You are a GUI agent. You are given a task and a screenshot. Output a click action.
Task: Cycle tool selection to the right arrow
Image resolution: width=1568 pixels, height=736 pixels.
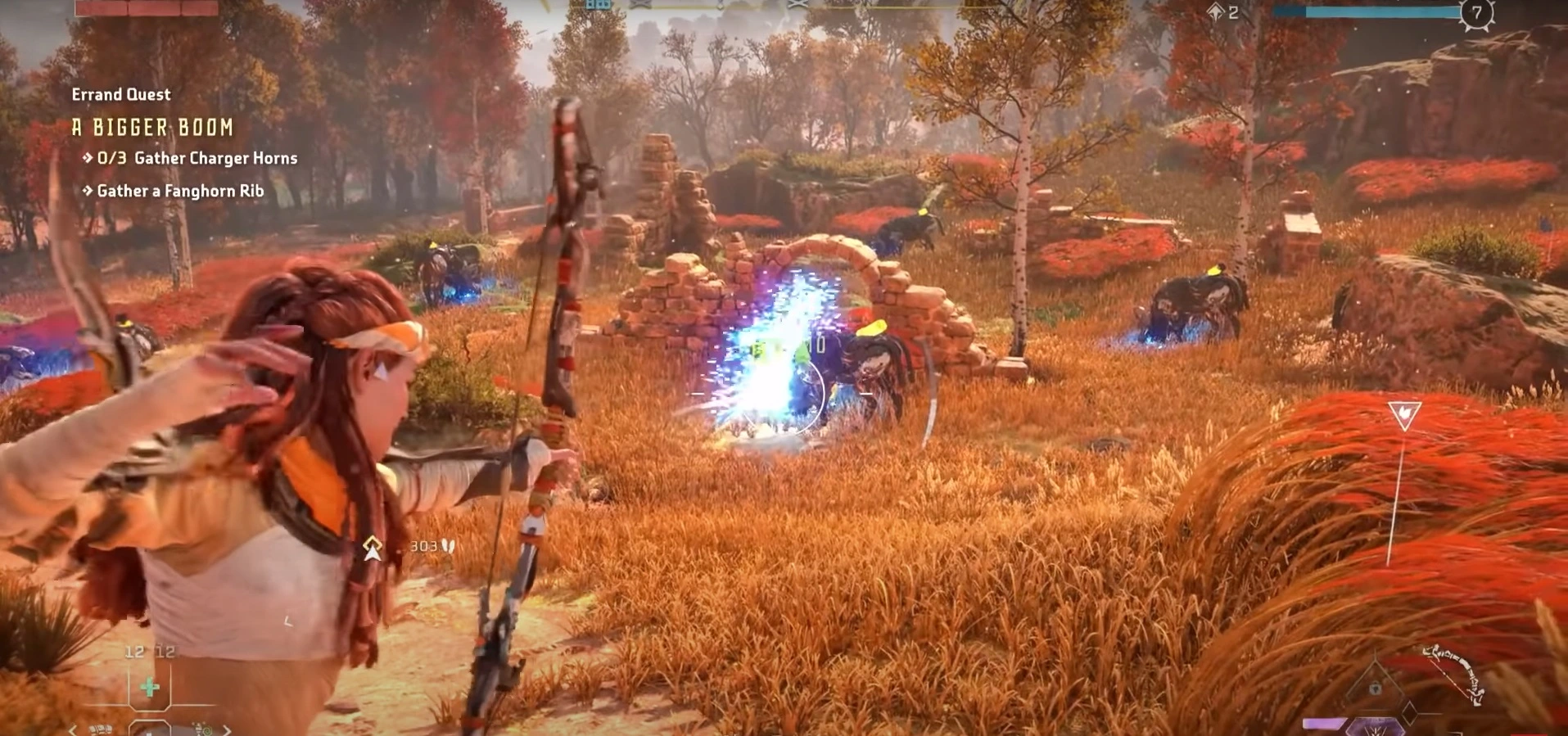227,729
